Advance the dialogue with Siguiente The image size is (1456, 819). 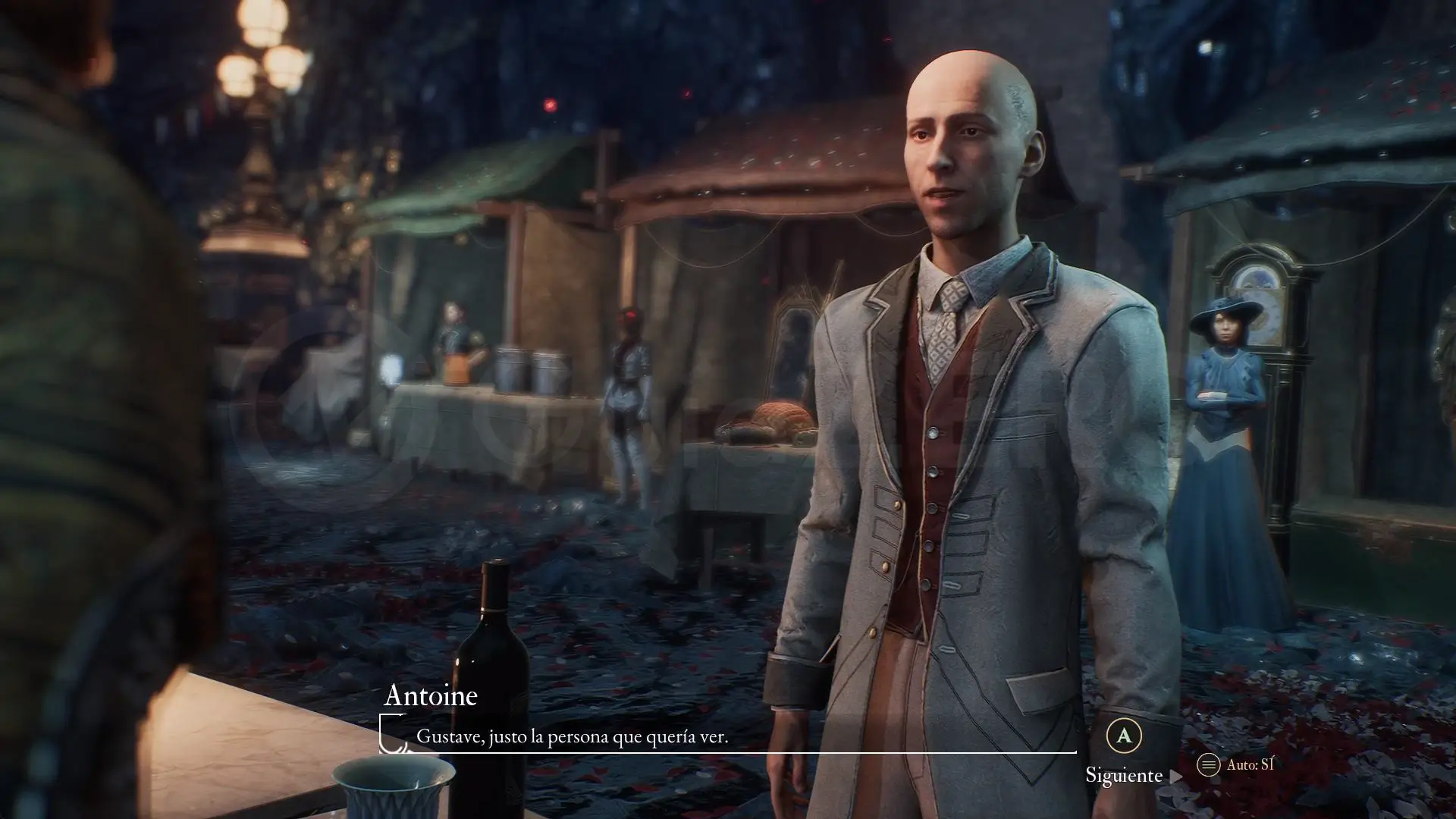[x=1125, y=774]
